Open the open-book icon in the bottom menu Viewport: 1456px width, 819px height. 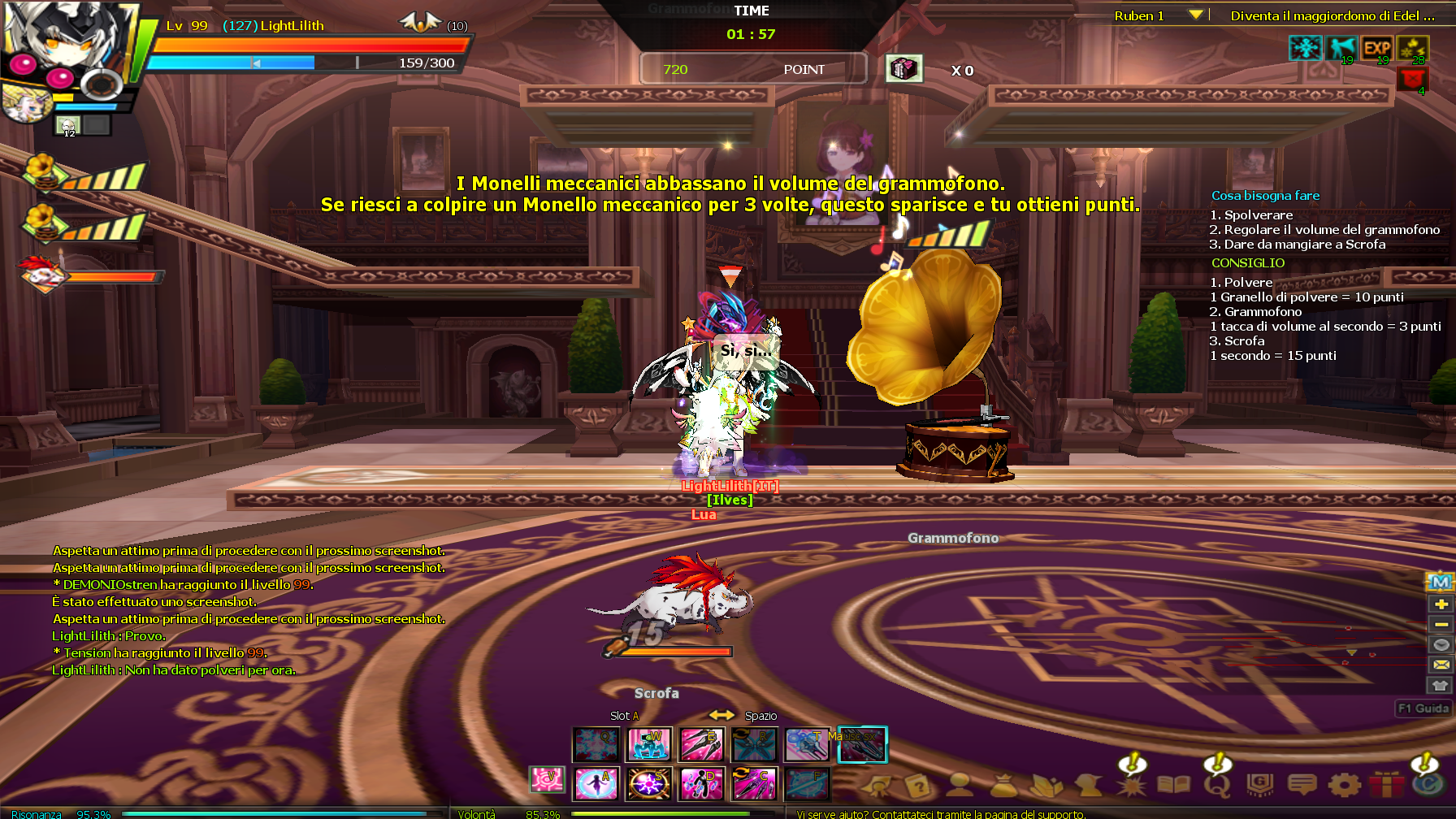click(x=1173, y=785)
